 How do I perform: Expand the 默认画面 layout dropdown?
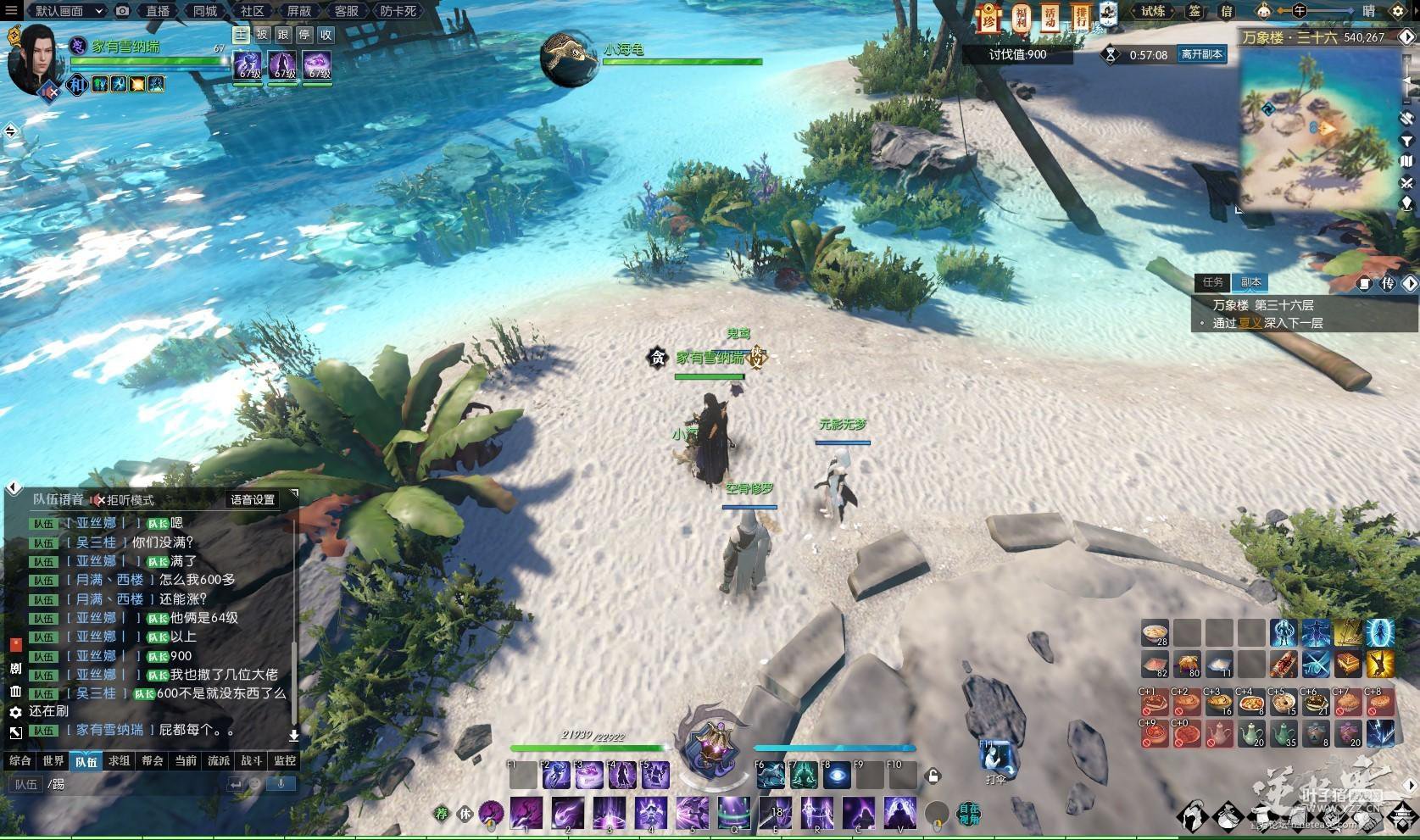(70, 11)
